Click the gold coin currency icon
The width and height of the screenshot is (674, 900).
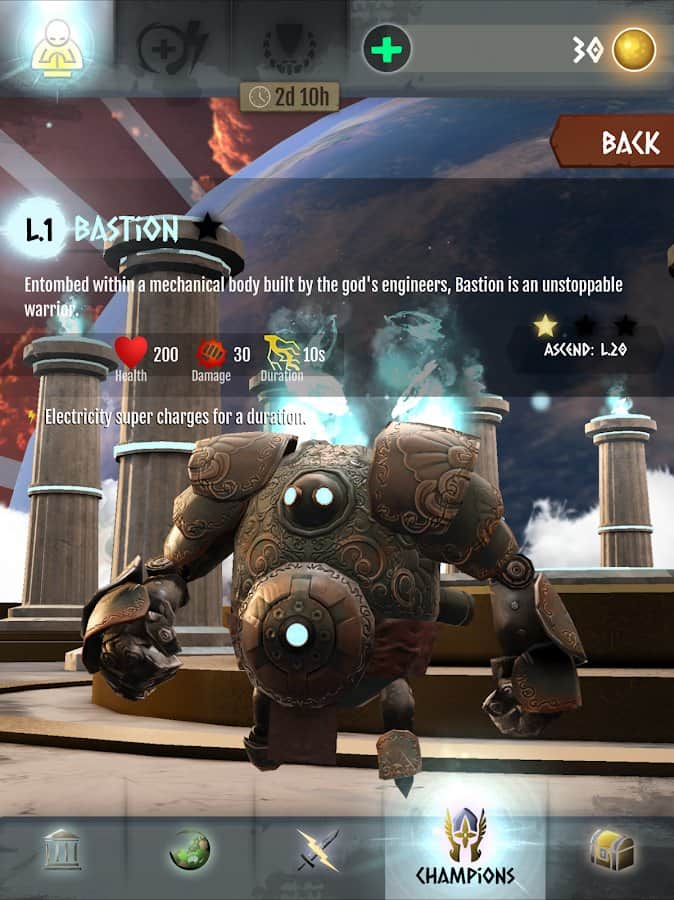click(x=634, y=49)
